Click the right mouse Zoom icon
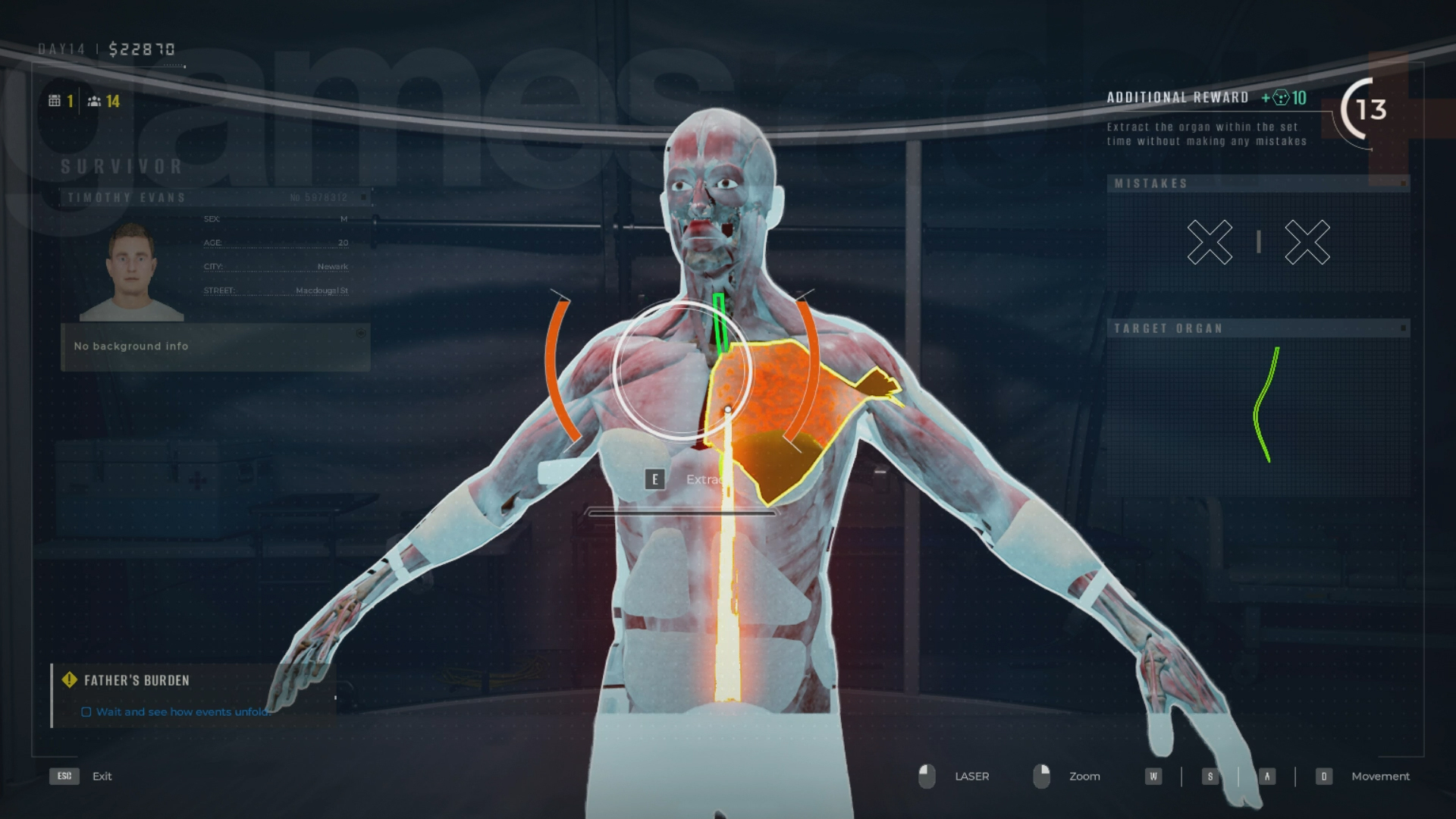 1042,776
